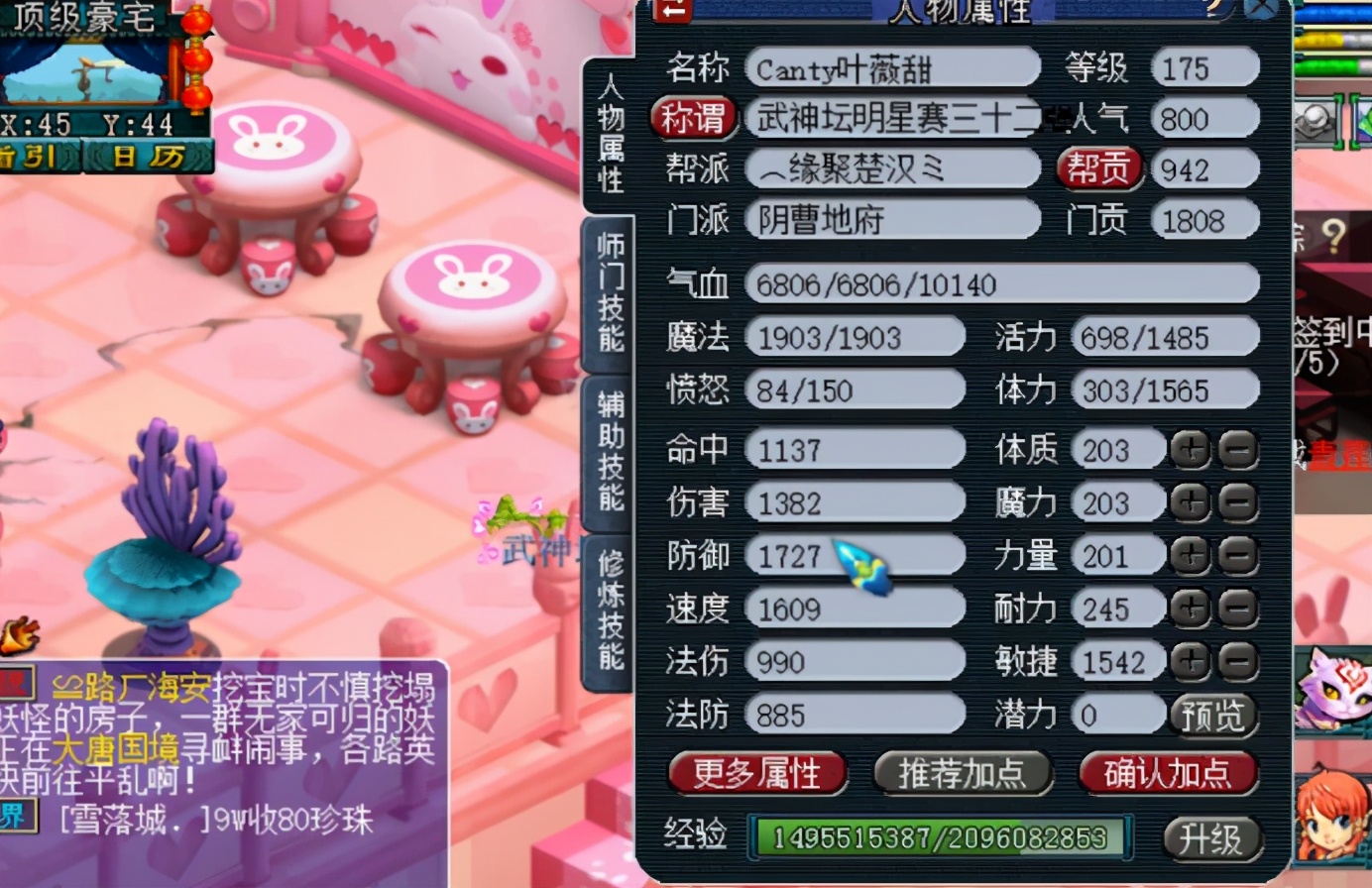The width and height of the screenshot is (1372, 888).
Task: Click the help question mark on the attributes panel
Action: point(1214,9)
